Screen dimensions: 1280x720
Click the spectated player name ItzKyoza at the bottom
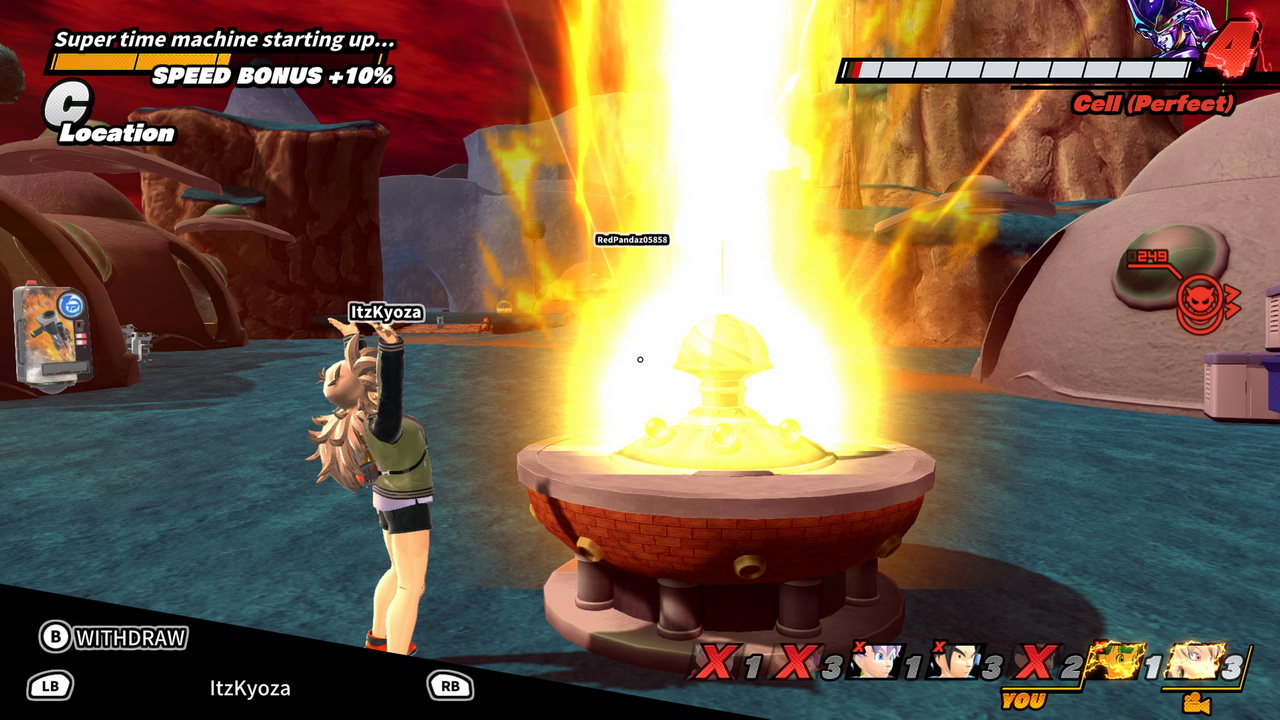point(250,688)
